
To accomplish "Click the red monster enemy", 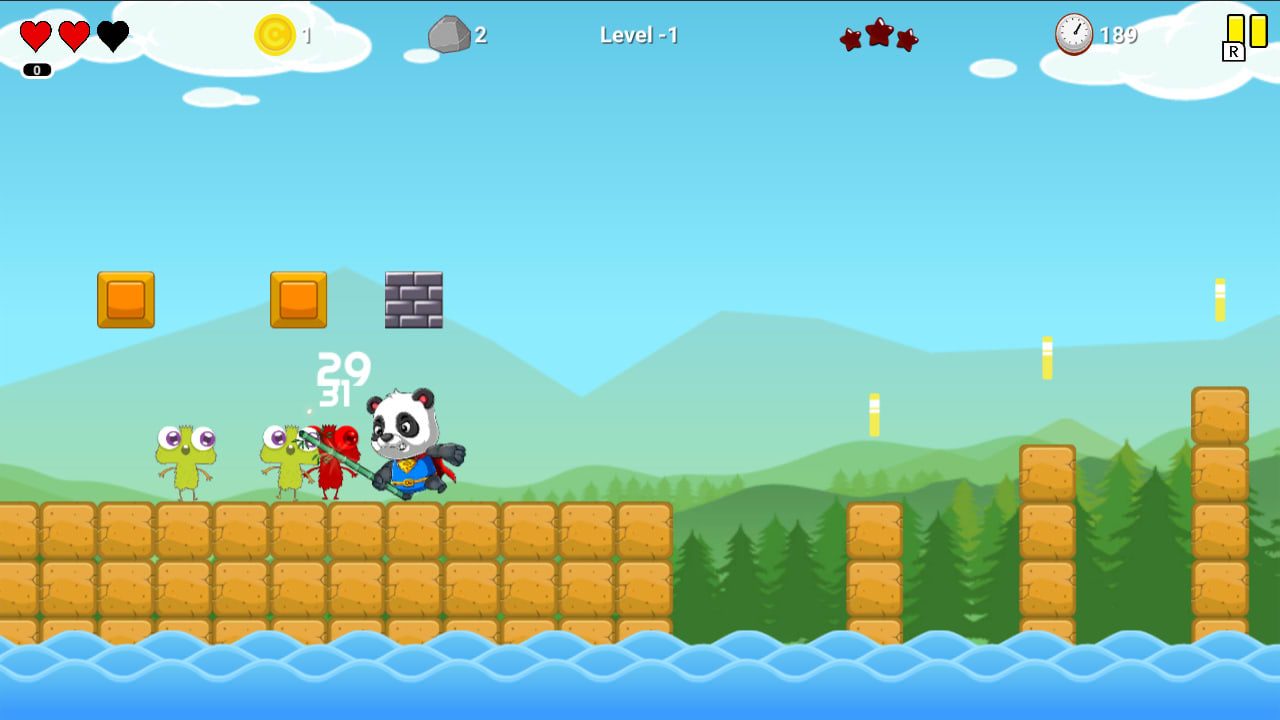I will pos(335,460).
